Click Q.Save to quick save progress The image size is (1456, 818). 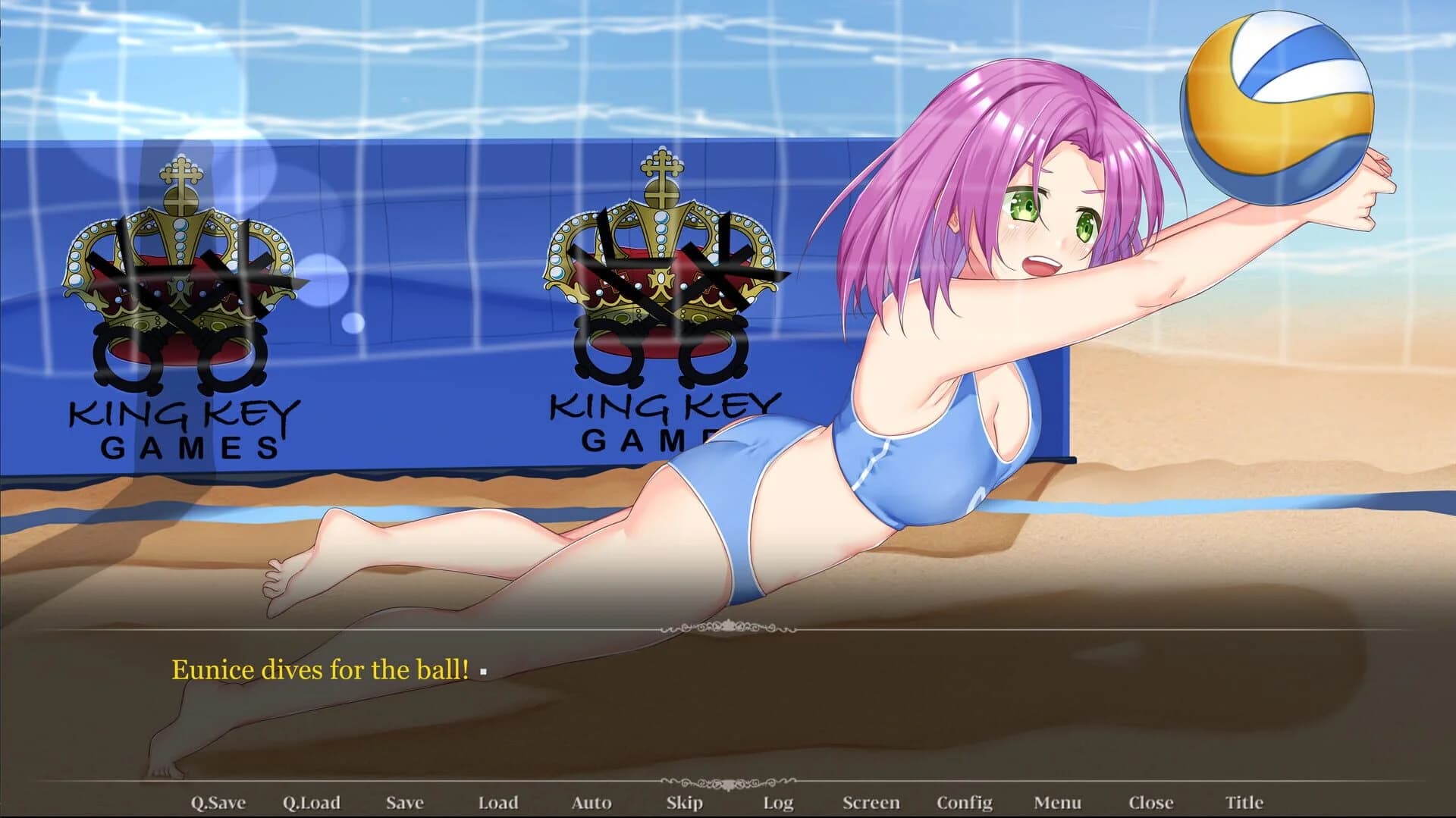pyautogui.click(x=219, y=801)
